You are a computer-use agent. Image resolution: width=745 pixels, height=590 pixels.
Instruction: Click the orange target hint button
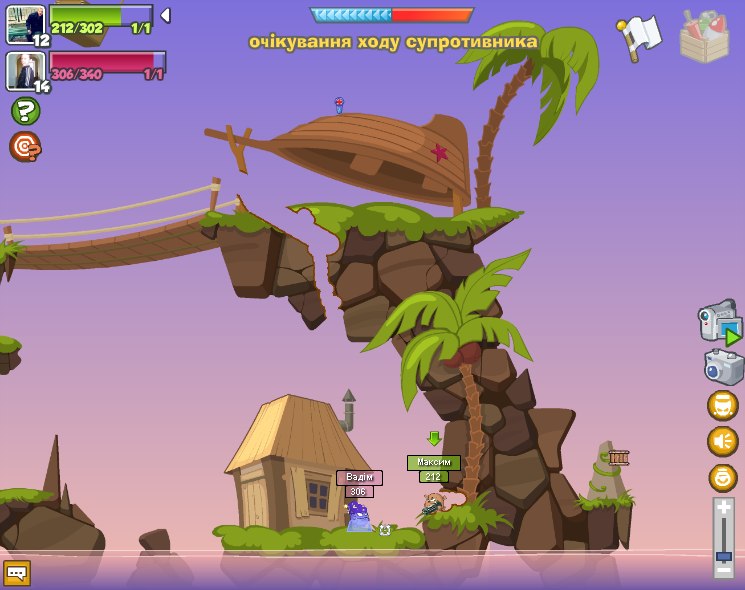pyautogui.click(x=25, y=147)
